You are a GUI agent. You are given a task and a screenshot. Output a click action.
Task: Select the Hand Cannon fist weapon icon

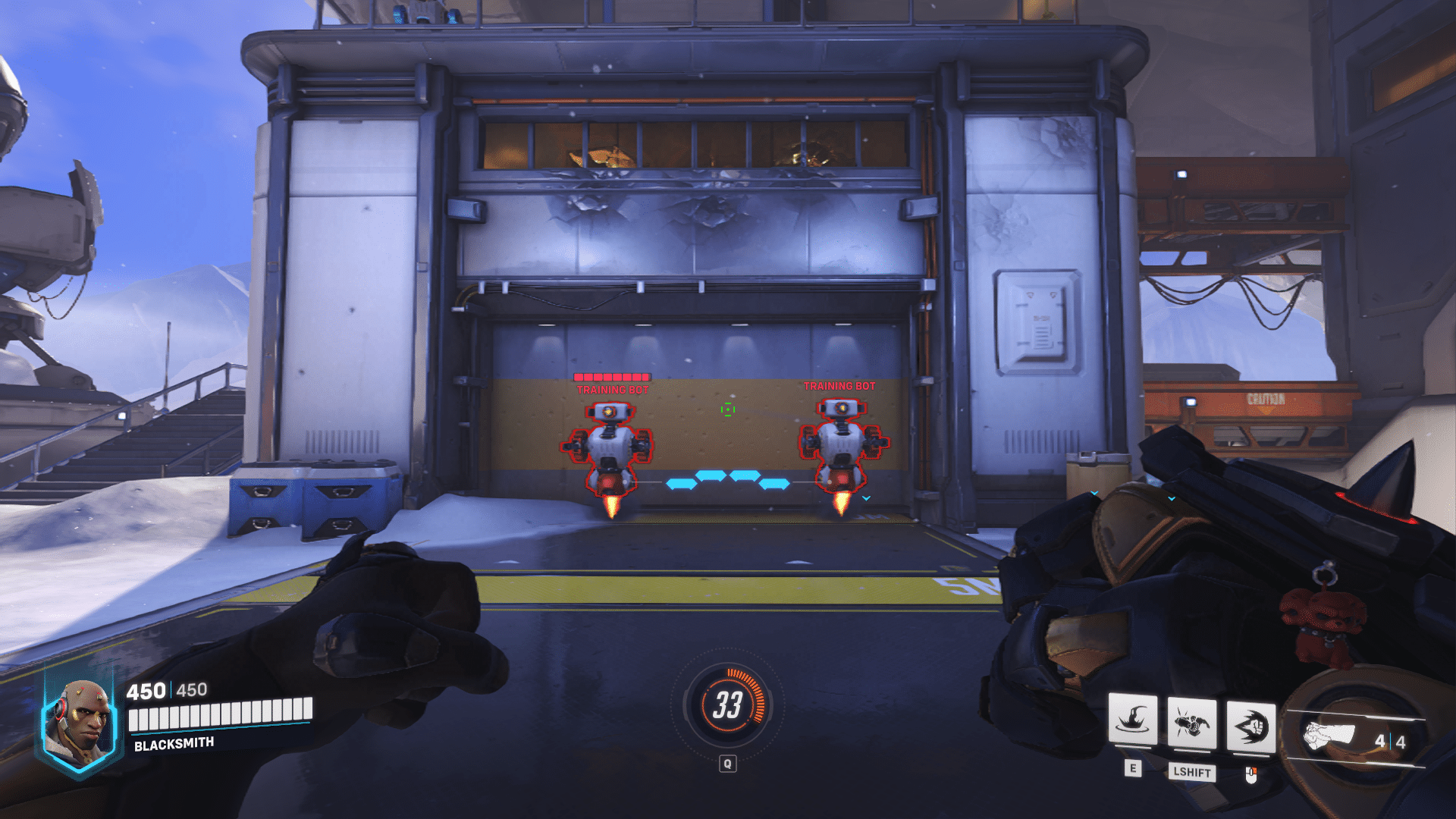point(1329,735)
